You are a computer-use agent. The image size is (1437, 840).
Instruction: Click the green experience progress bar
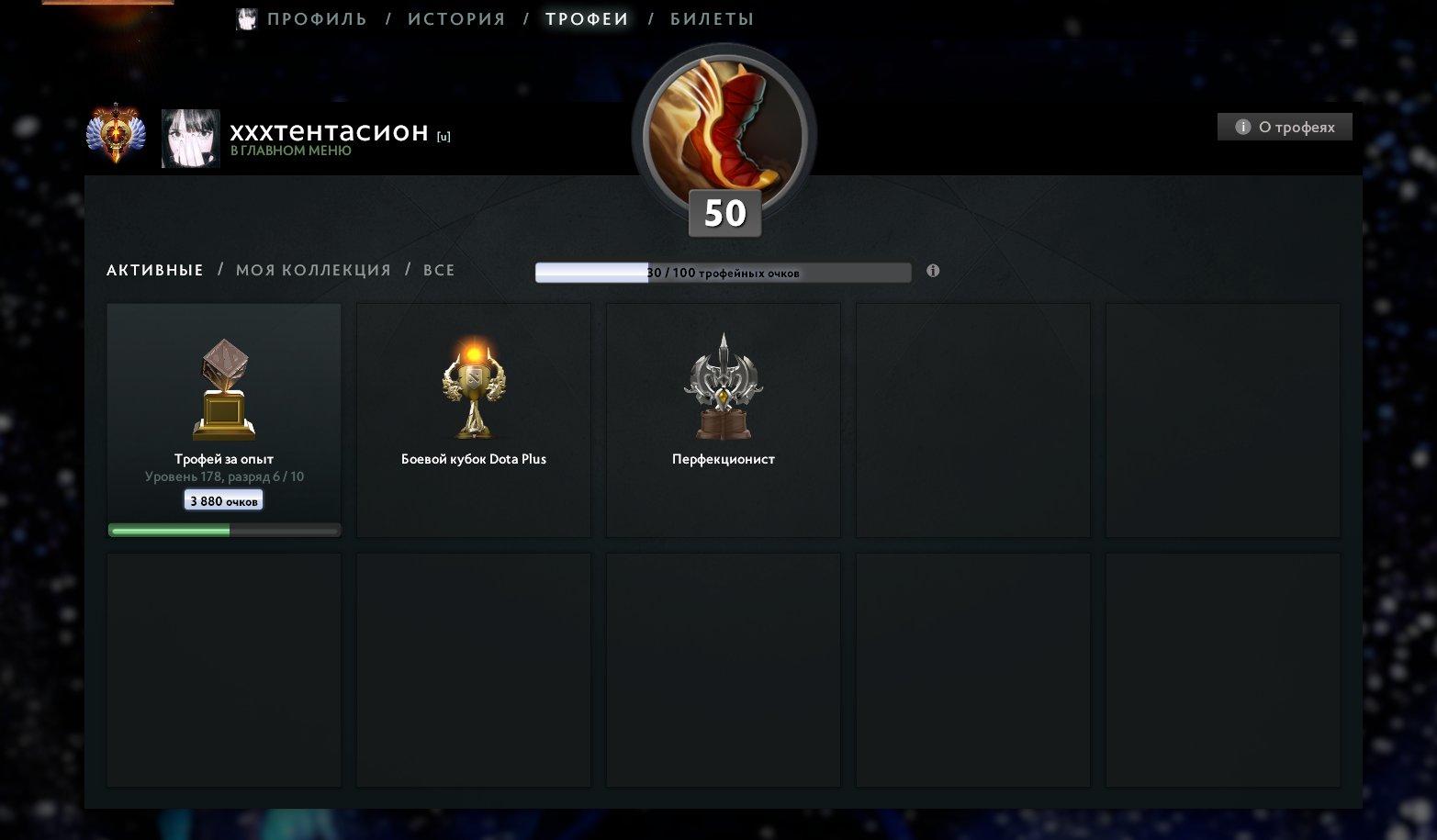(223, 529)
